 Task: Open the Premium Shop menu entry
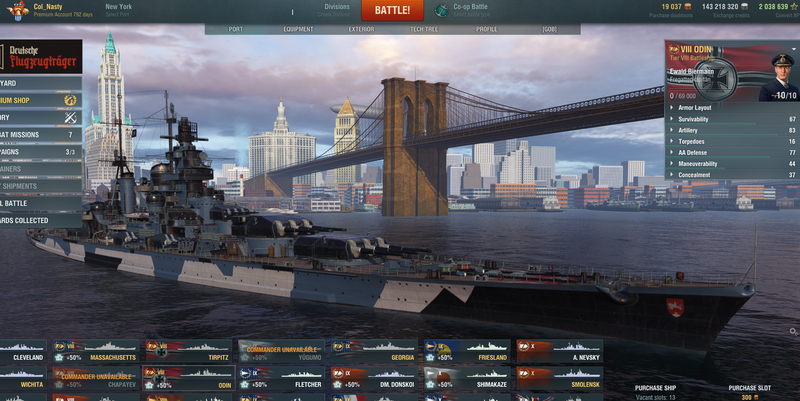[40, 100]
